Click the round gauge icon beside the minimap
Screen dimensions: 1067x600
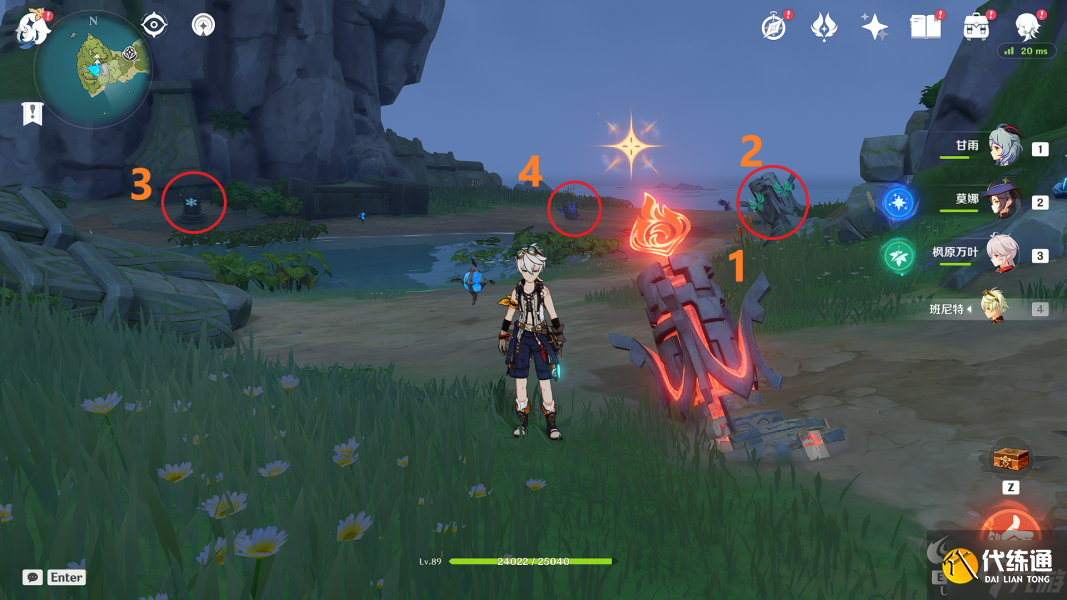(x=203, y=25)
